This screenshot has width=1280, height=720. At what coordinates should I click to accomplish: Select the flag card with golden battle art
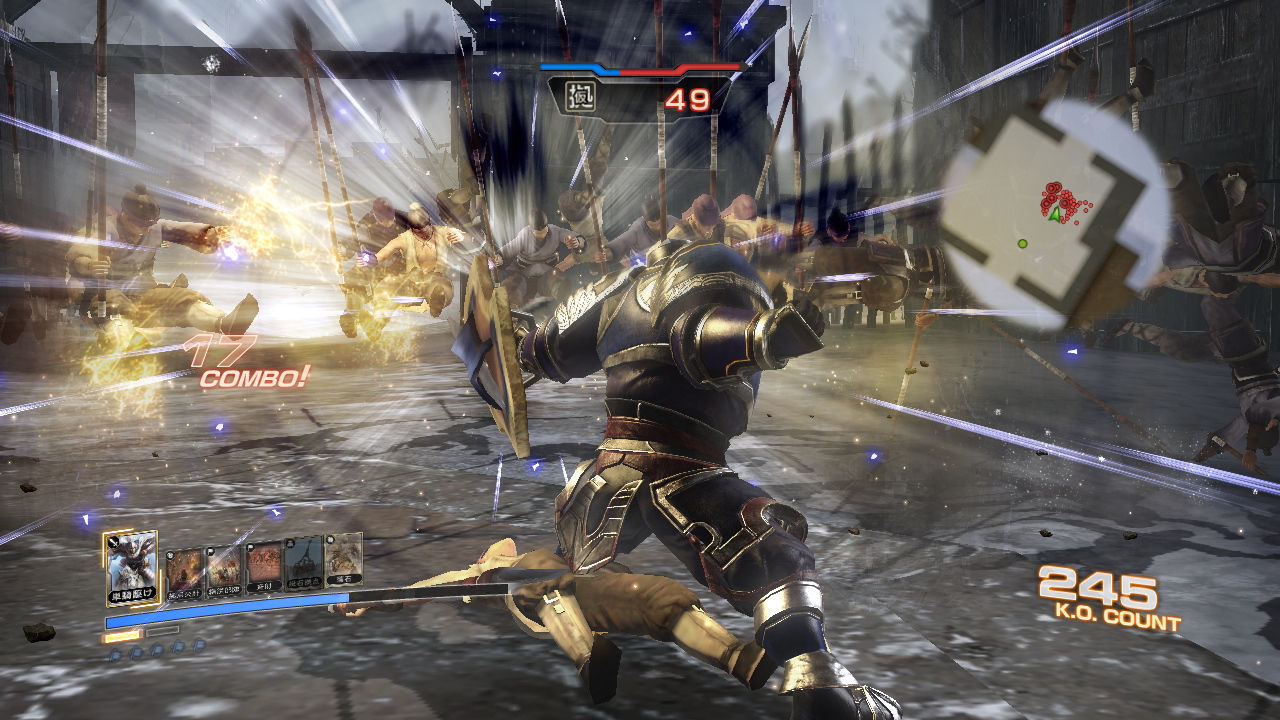click(224, 568)
